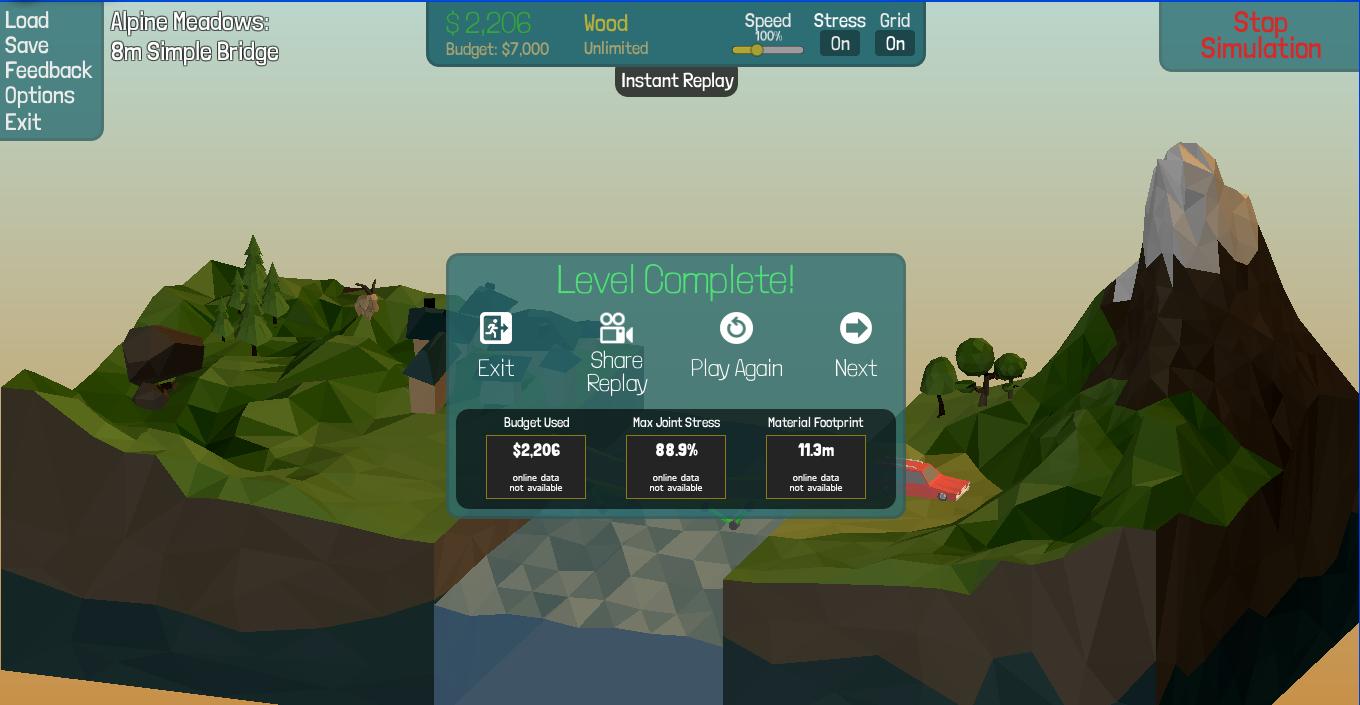Open the Options menu
Screen dimensions: 1360x705
click(40, 96)
